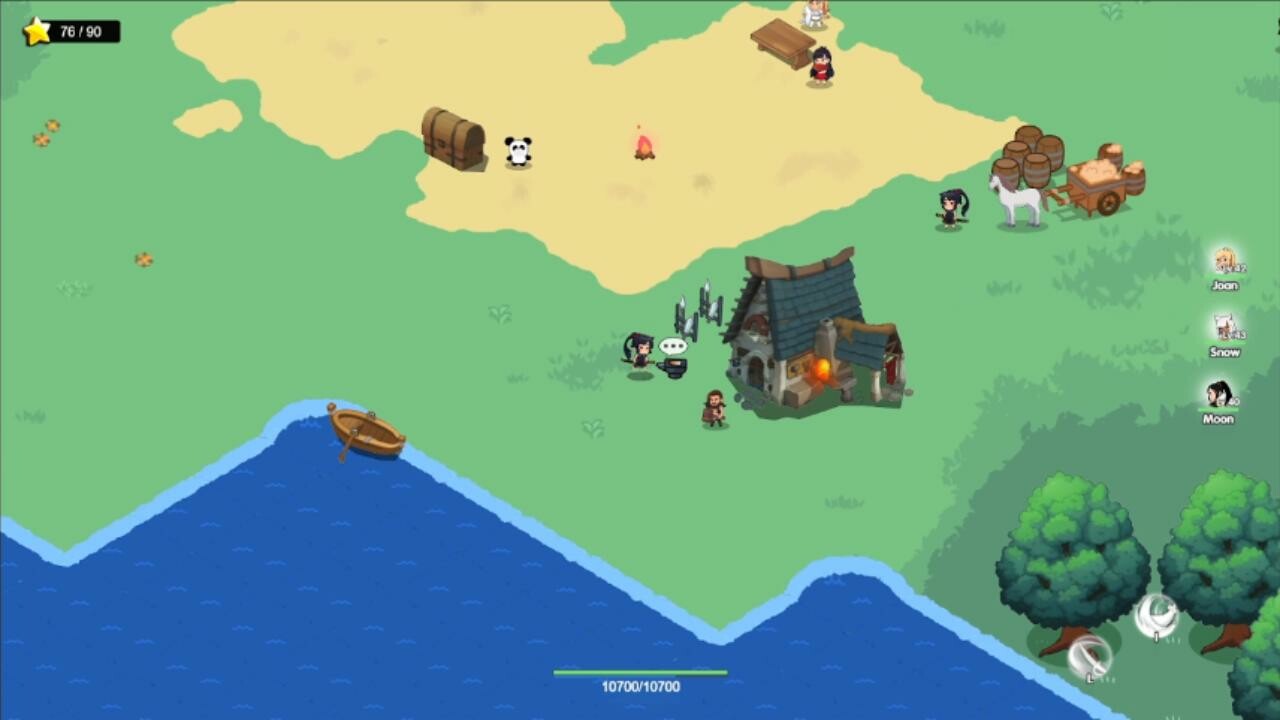Click the panda on the sand
The height and width of the screenshot is (720, 1280).
click(518, 151)
